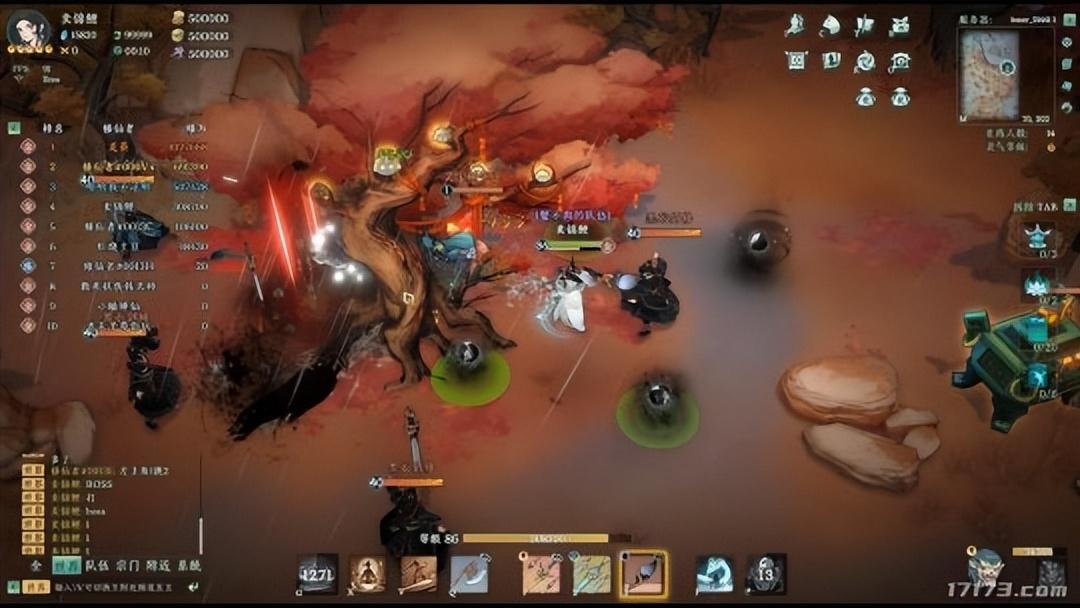Open the character figure menu icon

796,26
